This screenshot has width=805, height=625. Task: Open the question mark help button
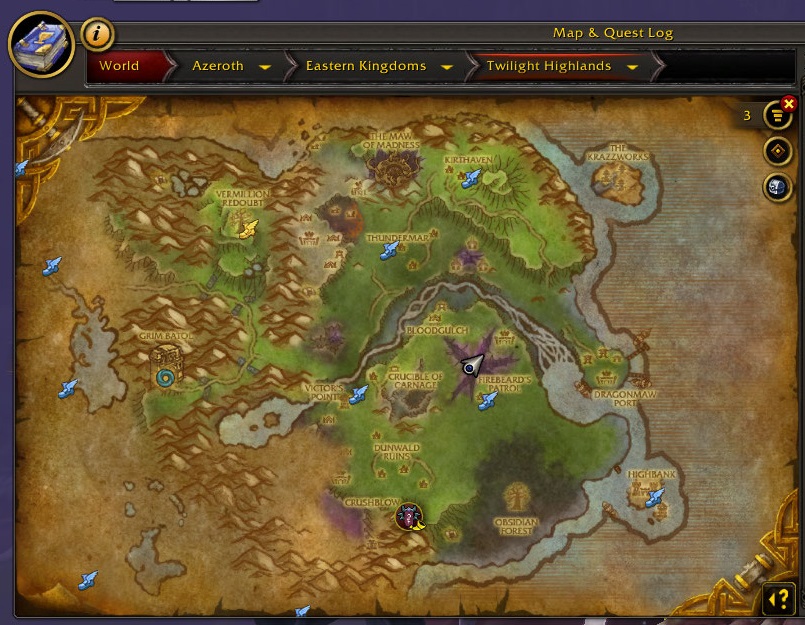[778, 598]
